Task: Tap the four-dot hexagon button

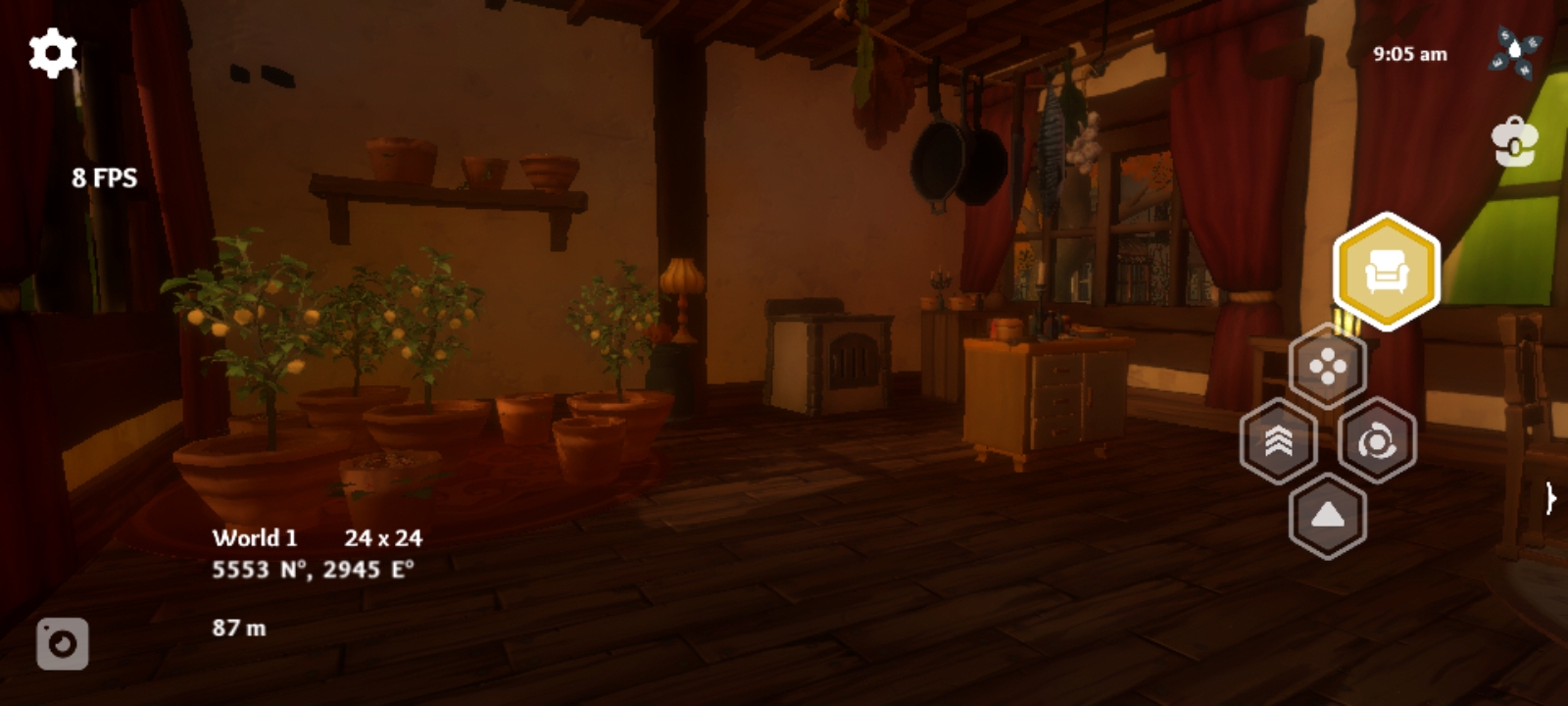Action: point(1328,368)
